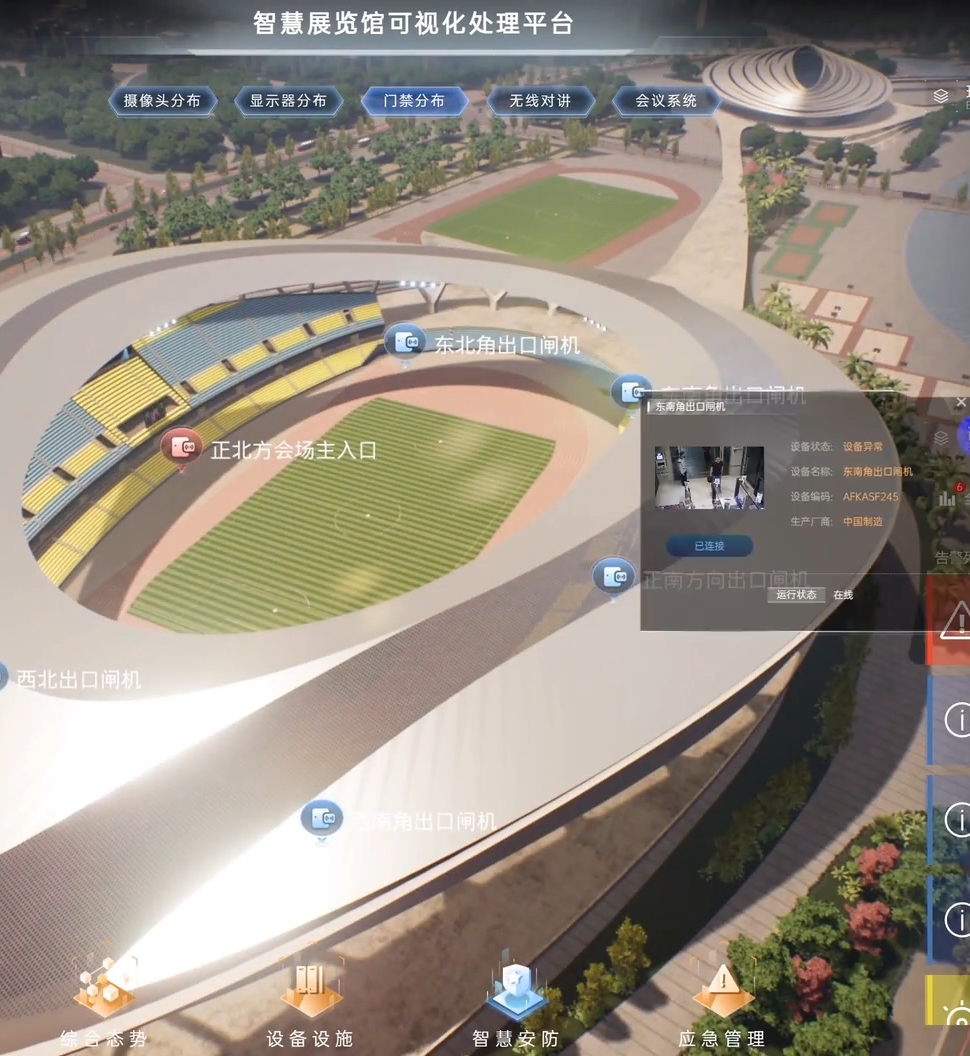Select the 正南方向出口闸机 gate marker
The image size is (970, 1056).
click(x=612, y=576)
